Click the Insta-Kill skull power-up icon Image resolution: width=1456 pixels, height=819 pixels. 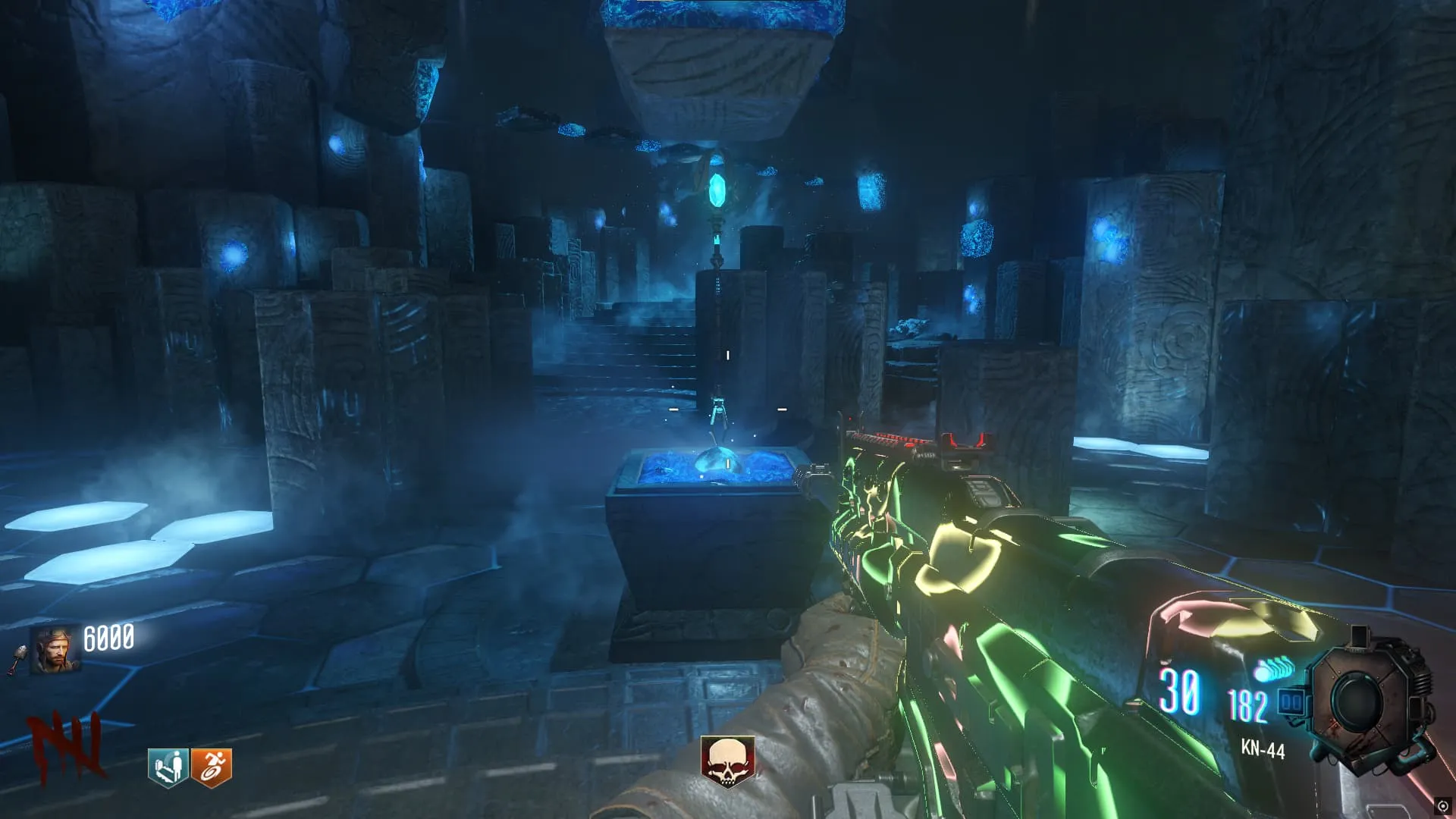(x=726, y=761)
